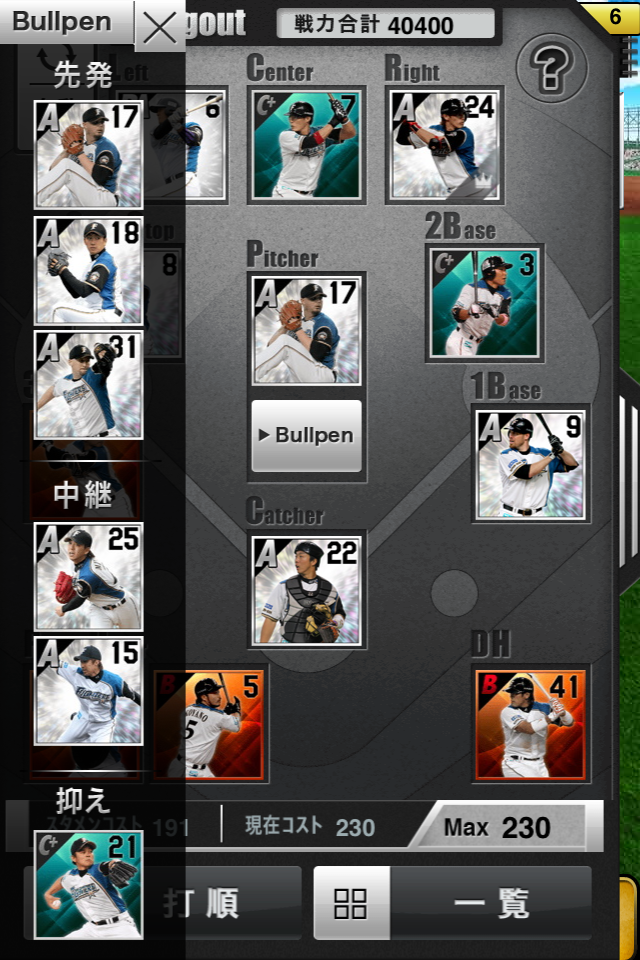Select the Pitcher position card on the field
Screen dimensions: 640x960
(x=306, y=330)
